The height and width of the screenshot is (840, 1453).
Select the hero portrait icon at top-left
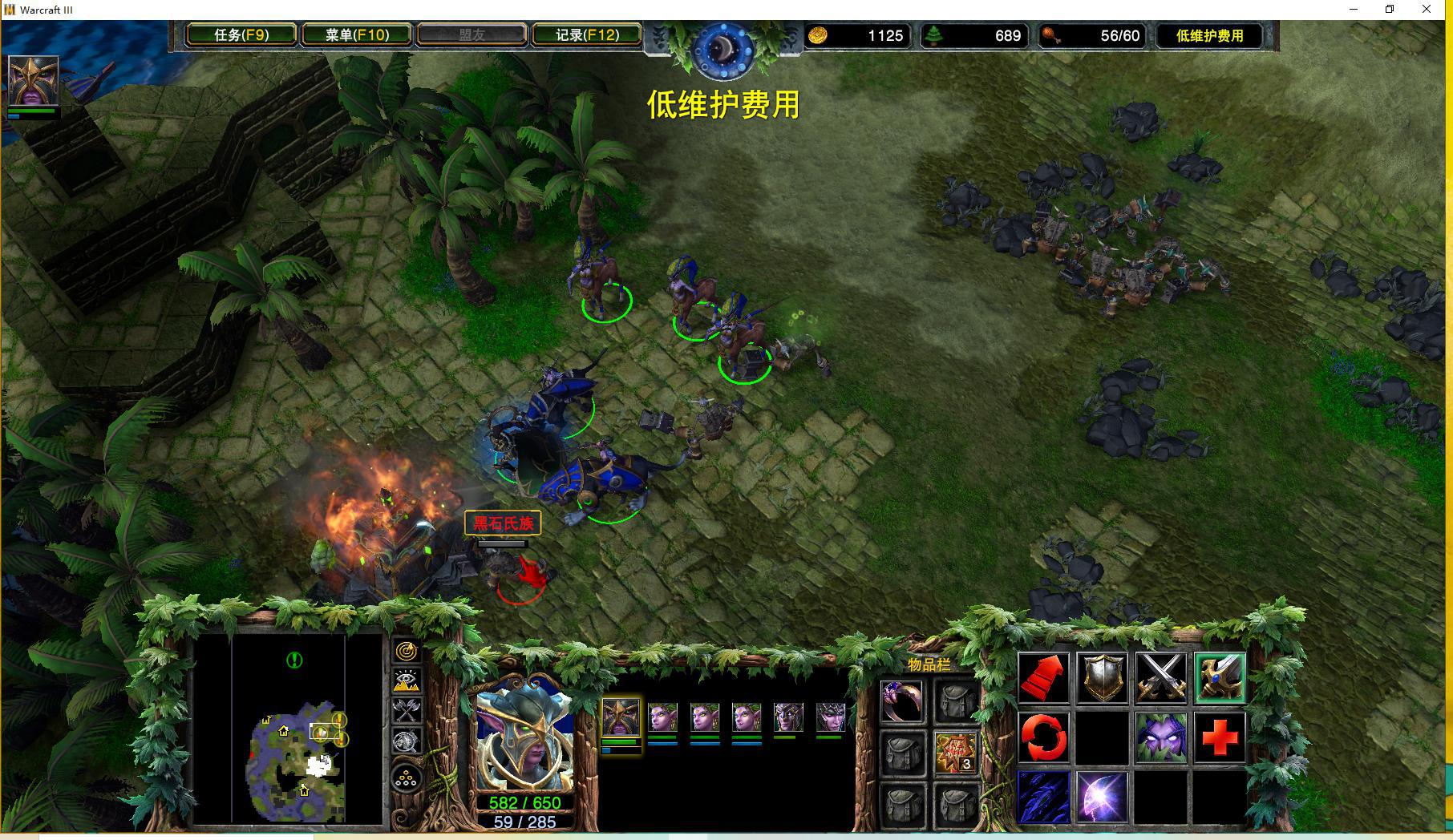33,80
